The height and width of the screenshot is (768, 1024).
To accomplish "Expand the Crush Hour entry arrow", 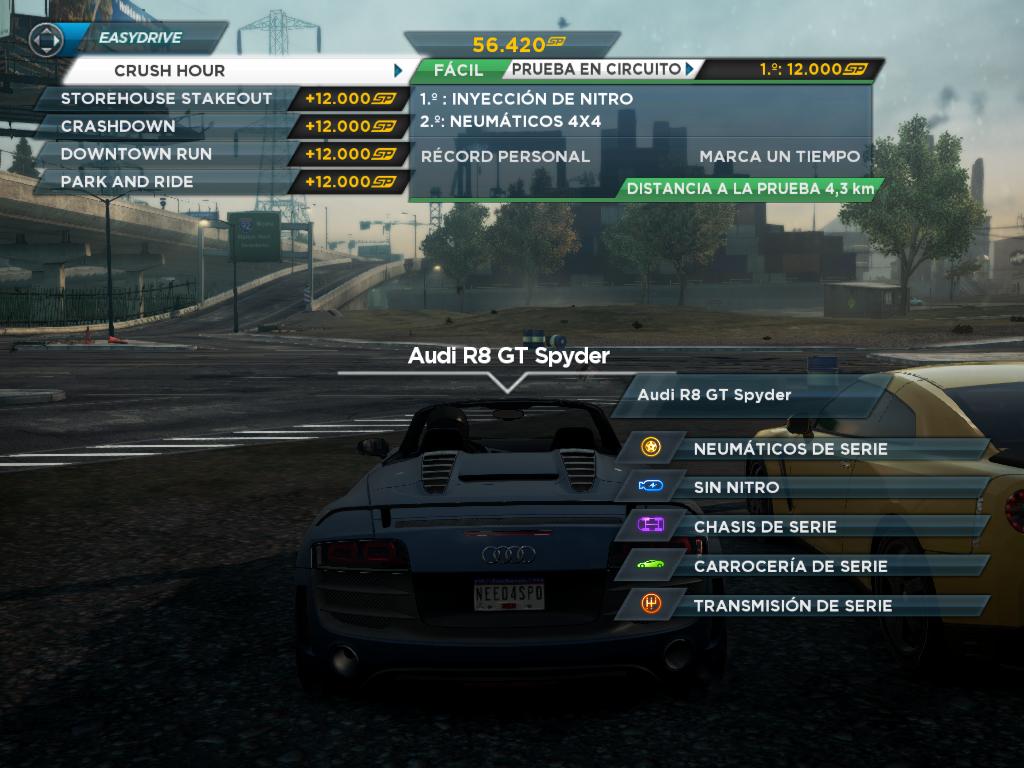I will pos(398,71).
